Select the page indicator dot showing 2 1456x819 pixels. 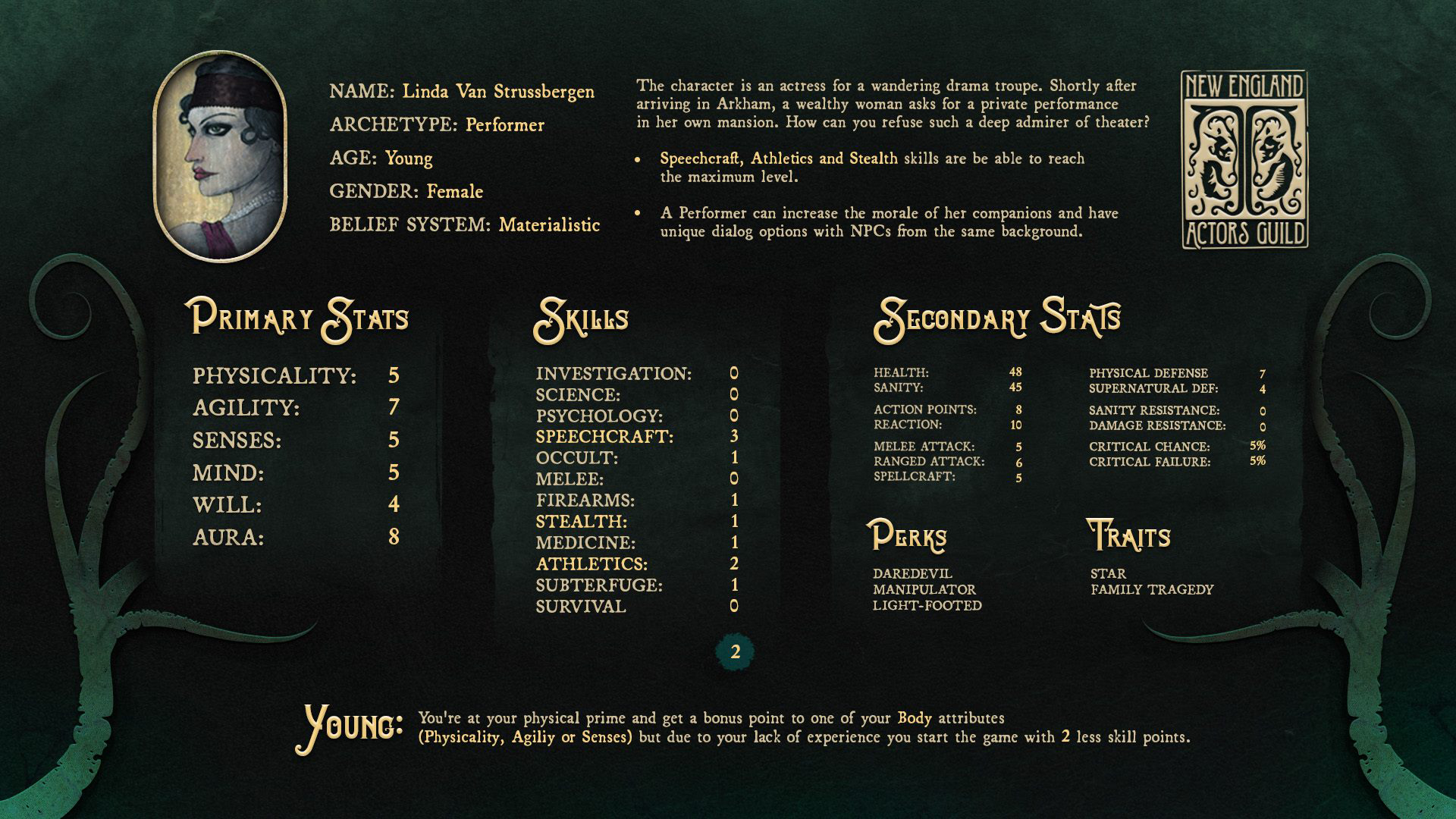(x=734, y=651)
